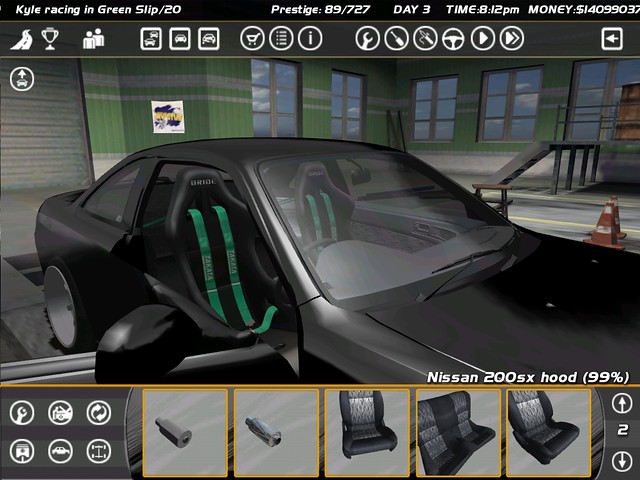The width and height of the screenshot is (640, 480).
Task: Go to previous parts page with up arrow
Action: (621, 403)
